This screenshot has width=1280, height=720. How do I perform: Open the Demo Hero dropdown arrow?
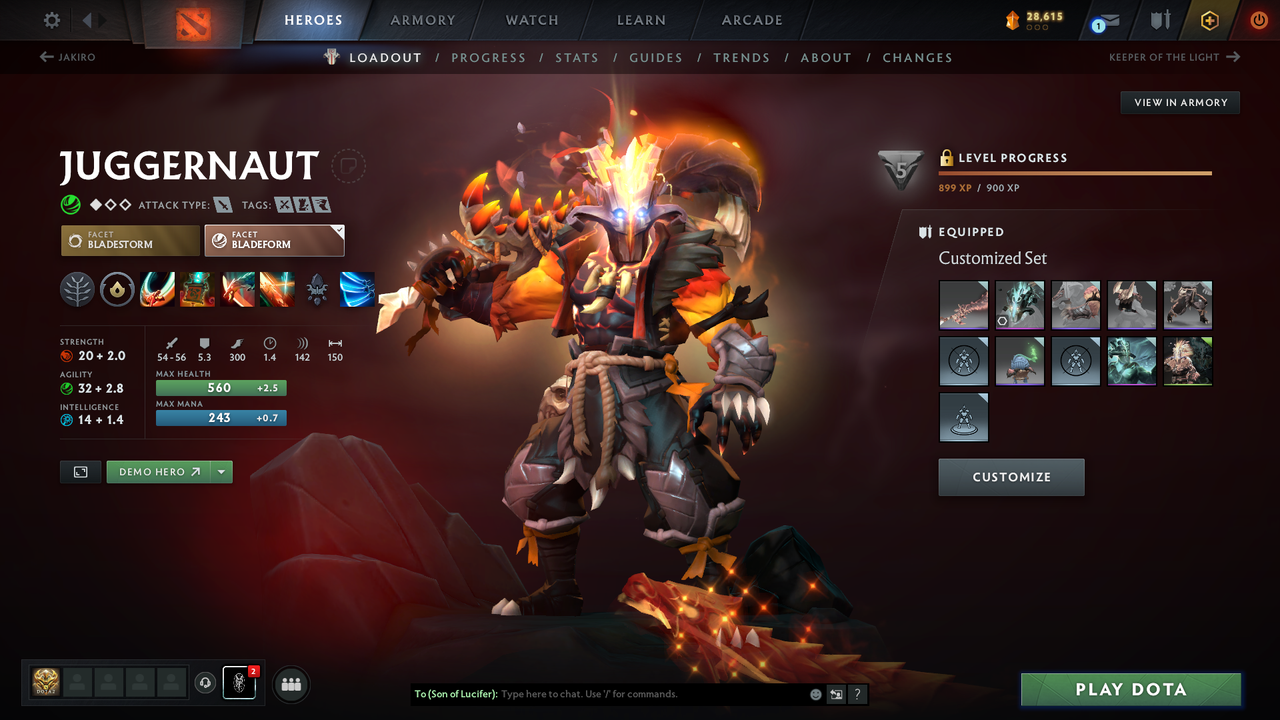(x=223, y=471)
